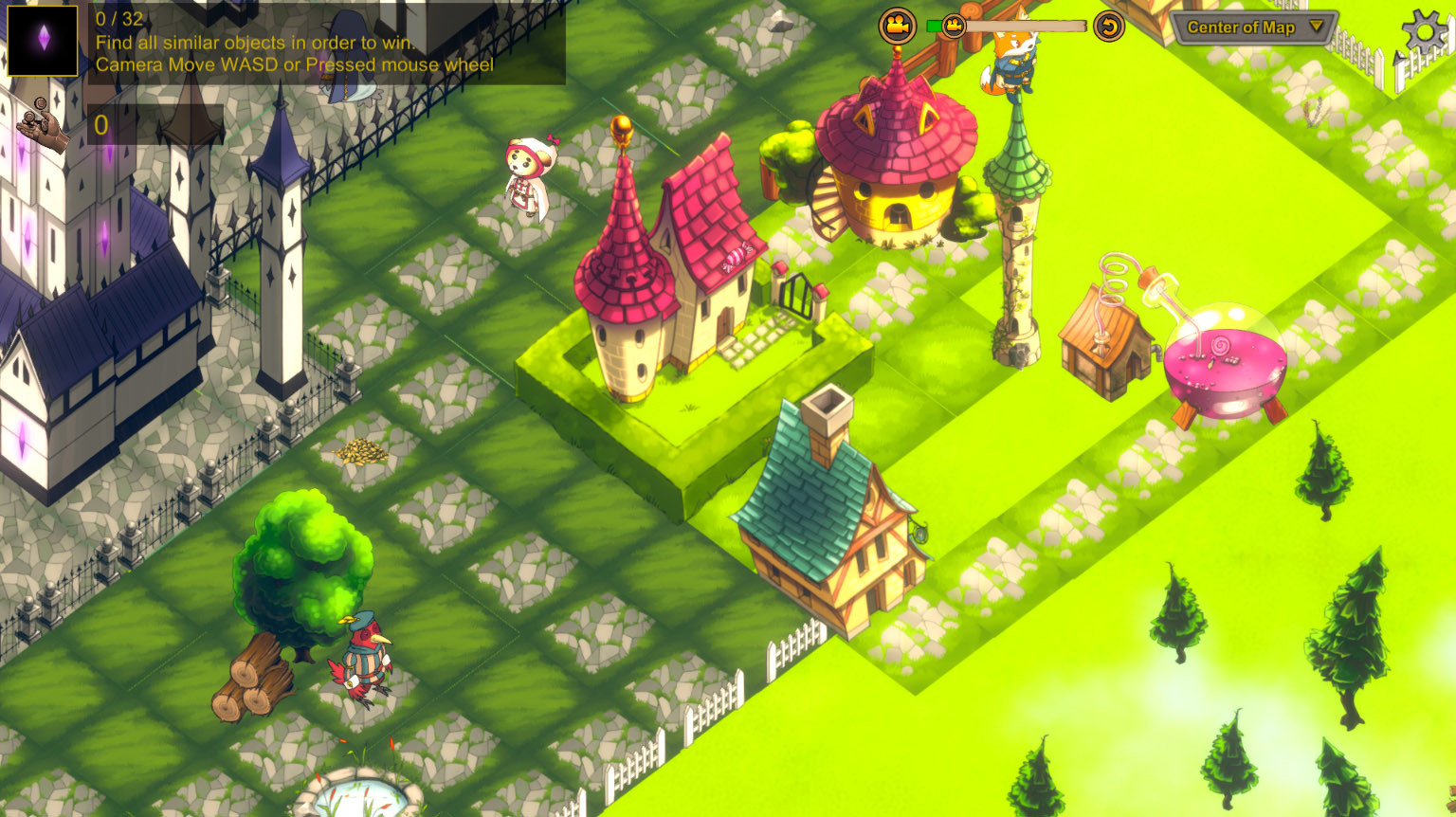Screen dimensions: 1456x817
Task: Click the score value showing 0
Action: pyautogui.click(x=100, y=125)
